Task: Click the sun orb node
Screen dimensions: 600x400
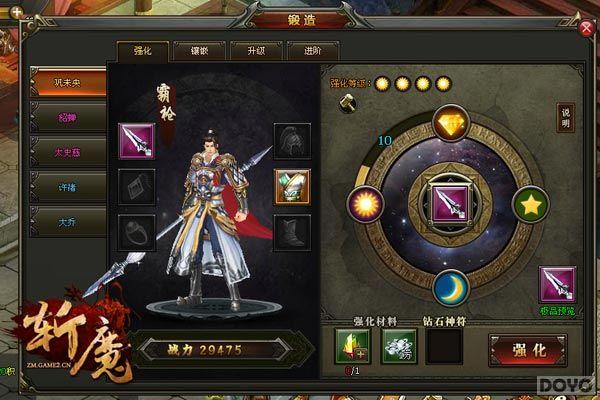Action: point(365,205)
